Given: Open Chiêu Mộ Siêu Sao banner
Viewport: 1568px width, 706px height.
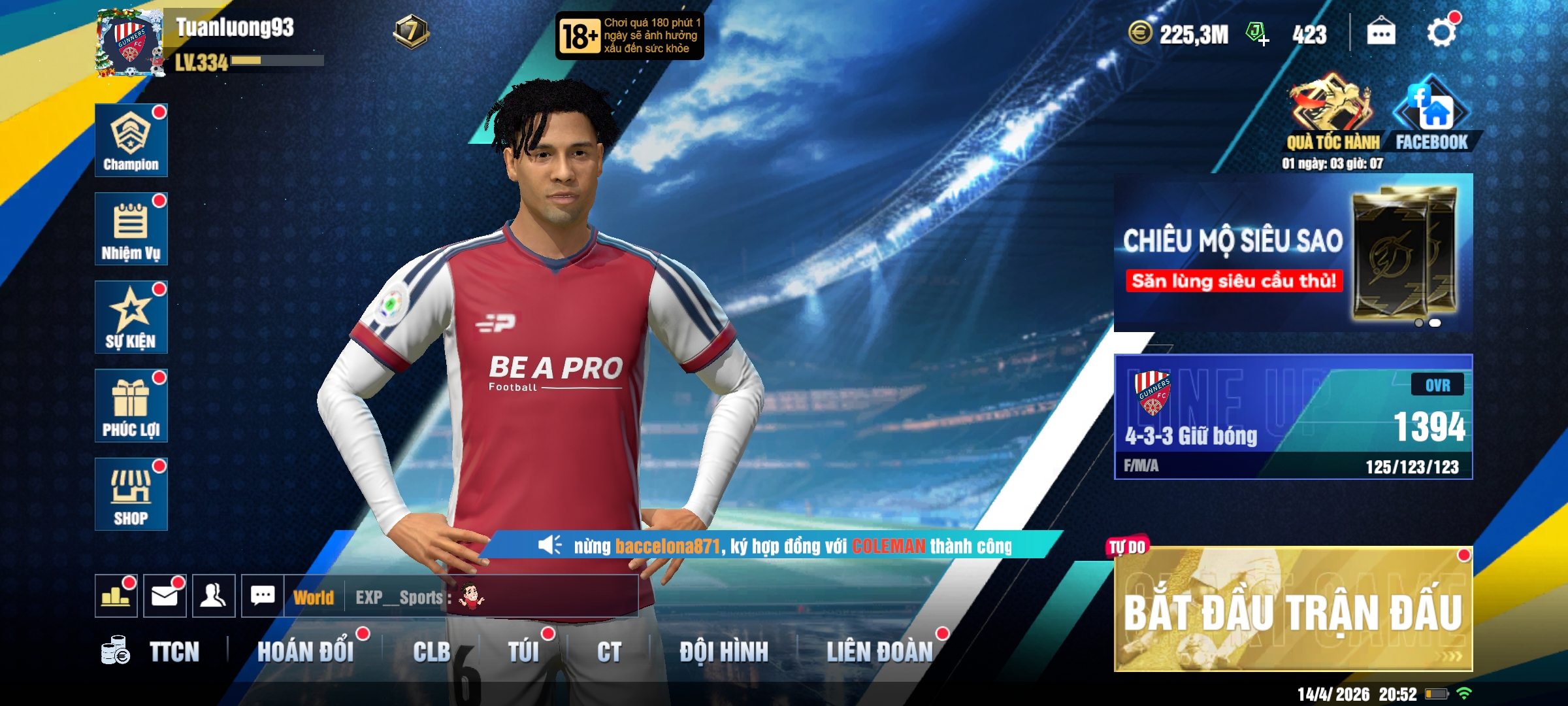Looking at the screenshot, I should (1293, 253).
